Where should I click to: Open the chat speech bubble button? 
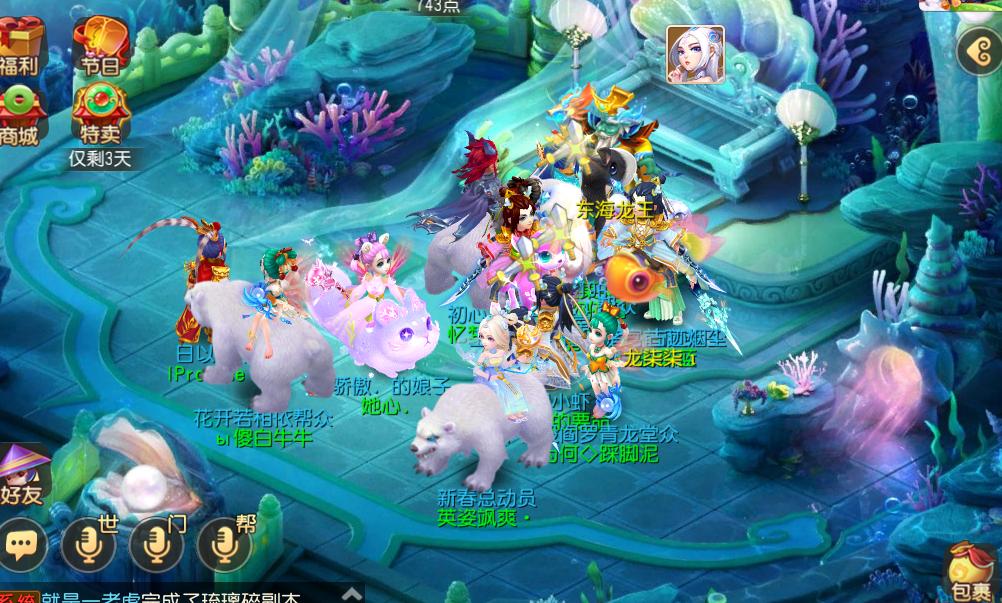pyautogui.click(x=23, y=543)
